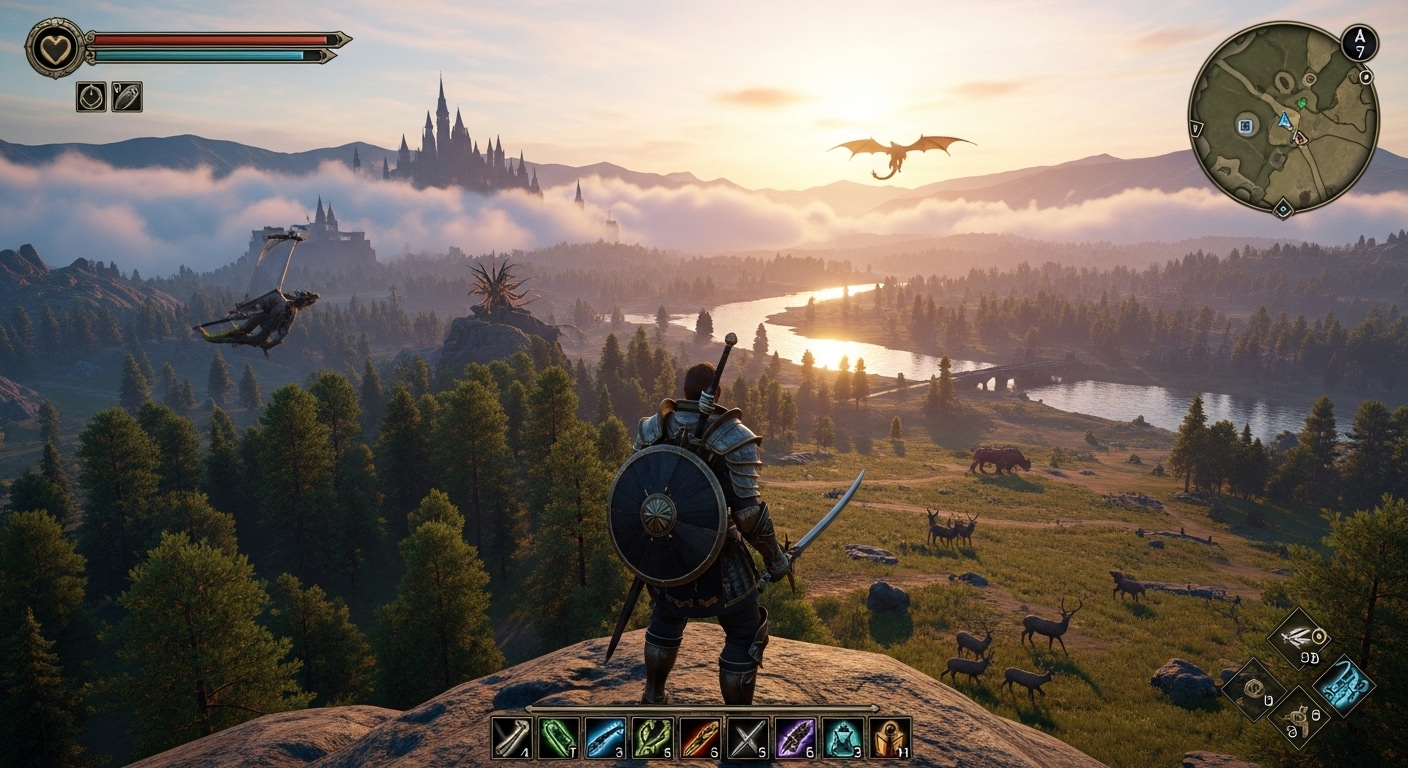Select the feathered arrows quick slot
This screenshot has width=1408, height=768.
click(1298, 637)
